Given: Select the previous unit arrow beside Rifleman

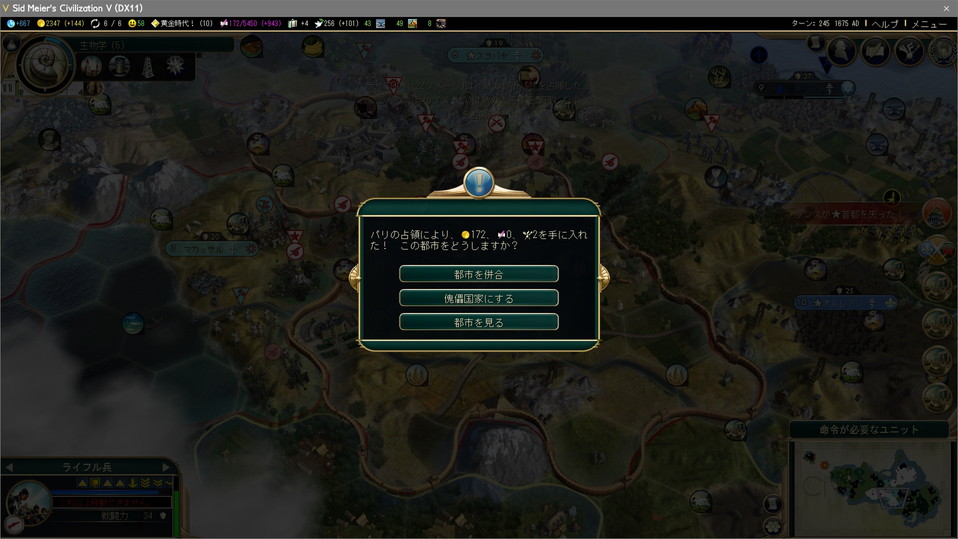Looking at the screenshot, I should (x=10, y=467).
